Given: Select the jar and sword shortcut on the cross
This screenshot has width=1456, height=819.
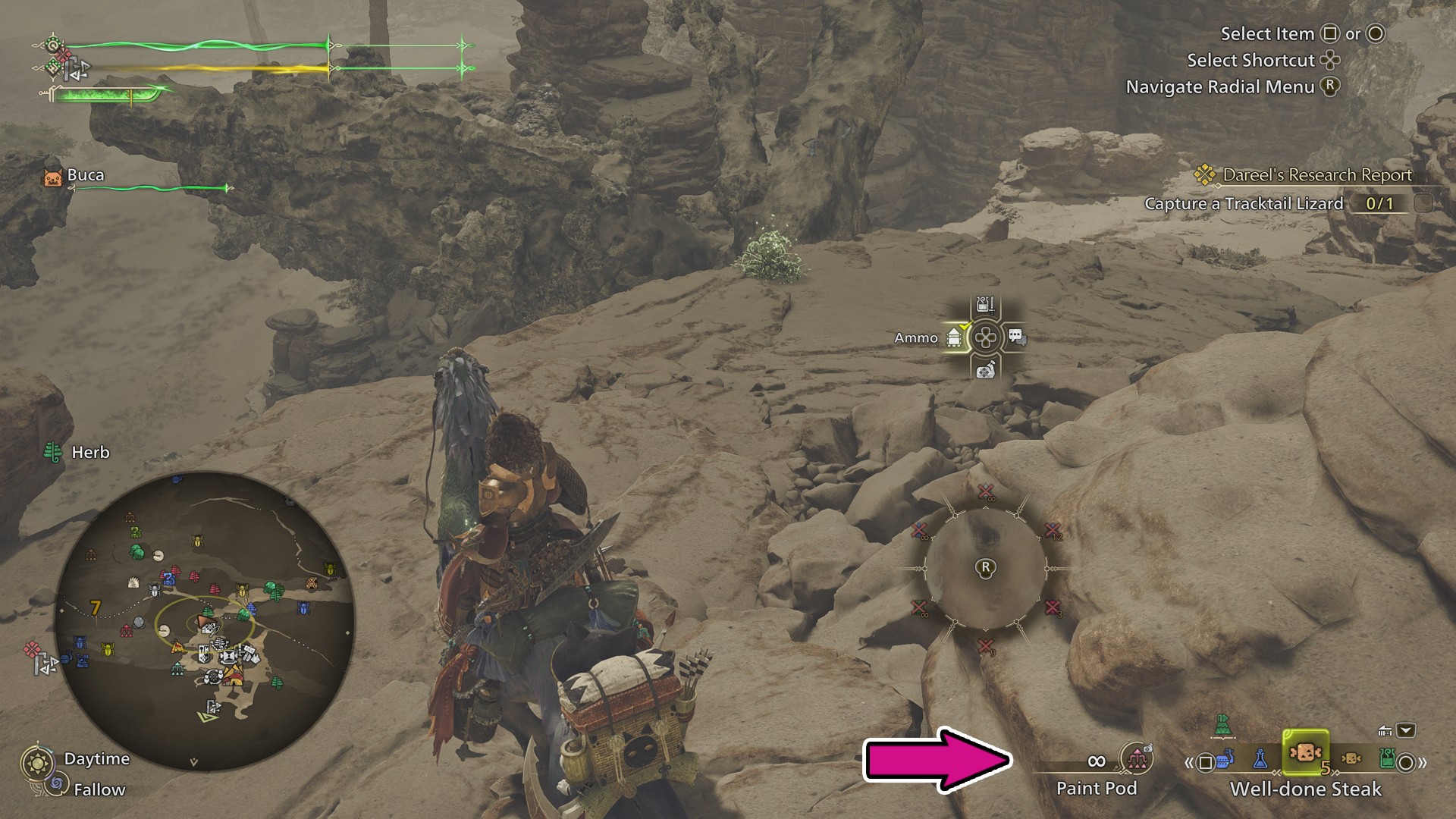Looking at the screenshot, I should point(985,306).
